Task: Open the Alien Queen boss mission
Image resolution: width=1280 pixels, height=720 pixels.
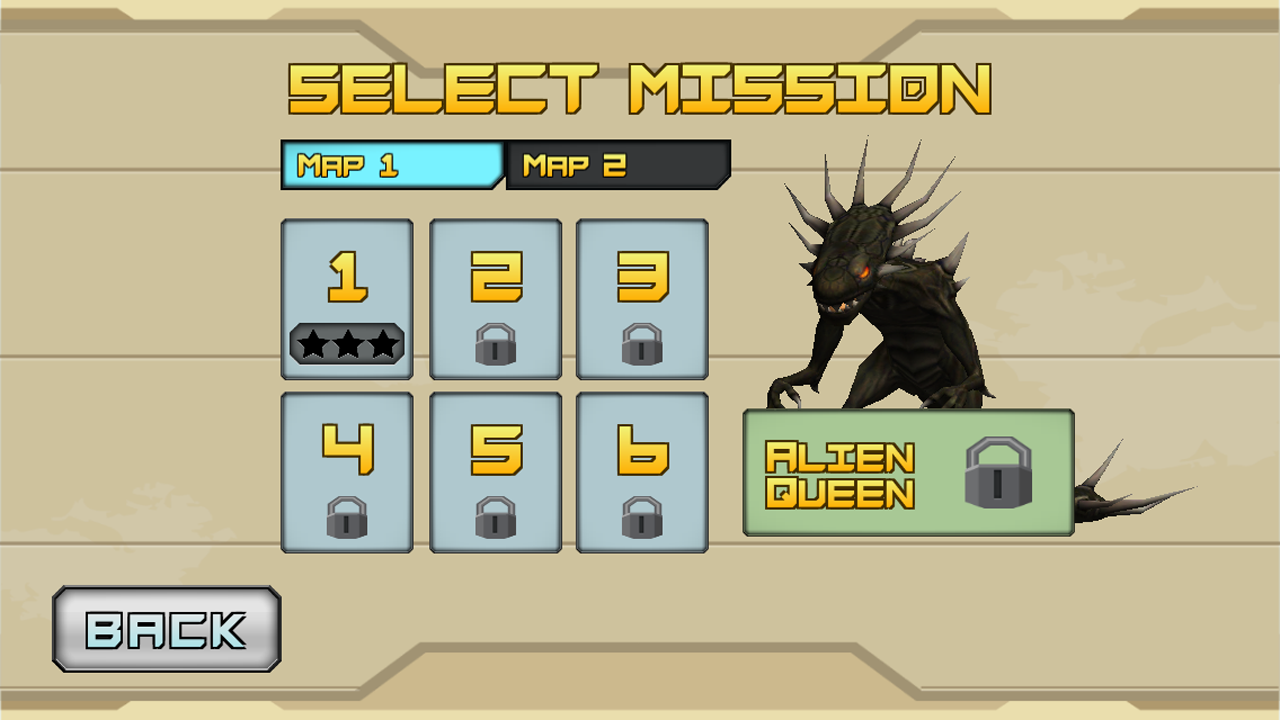Action: click(908, 472)
